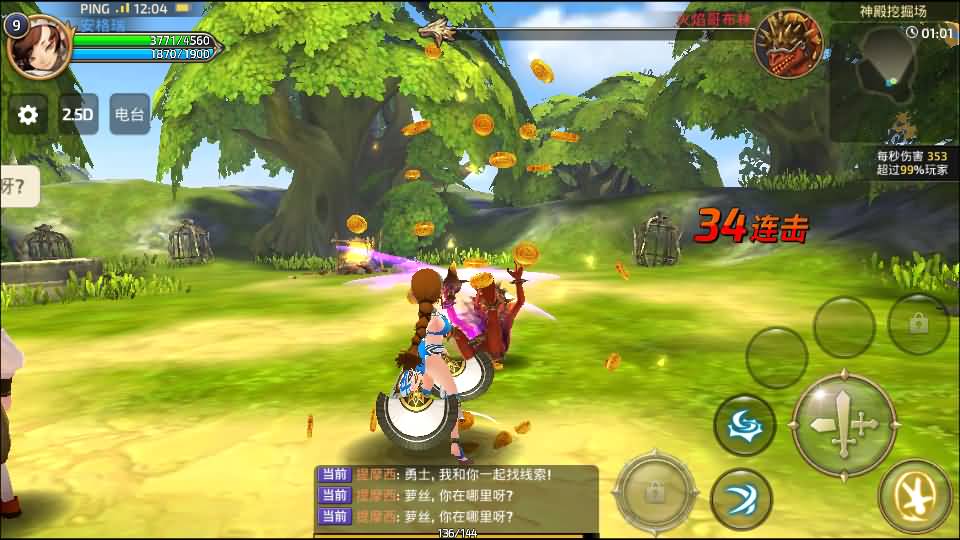Open the gear settings menu

click(x=28, y=115)
